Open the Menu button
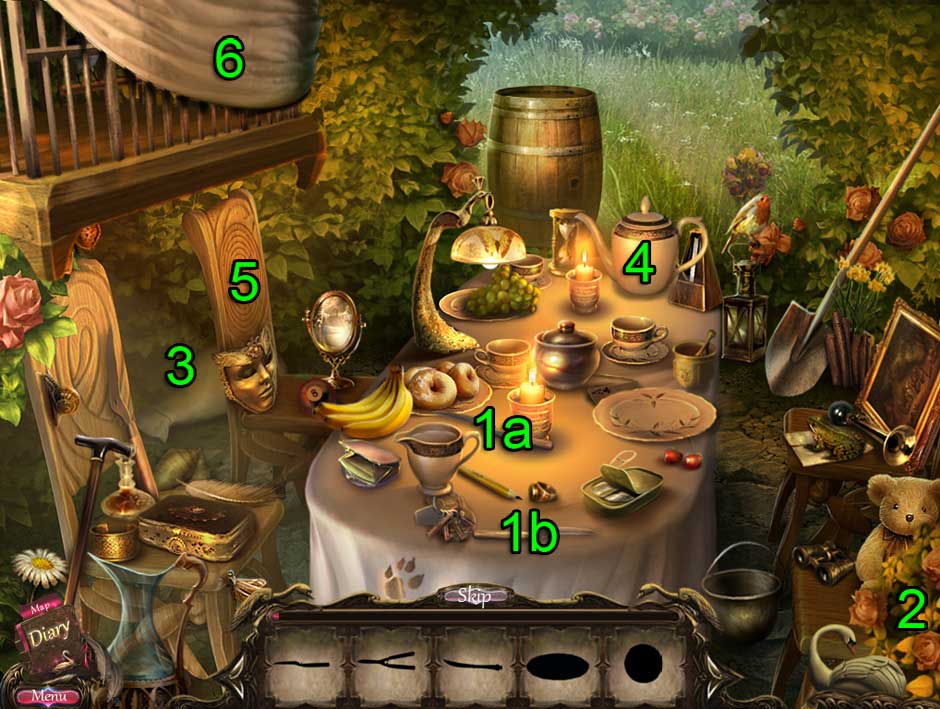The image size is (940, 709). tap(48, 695)
